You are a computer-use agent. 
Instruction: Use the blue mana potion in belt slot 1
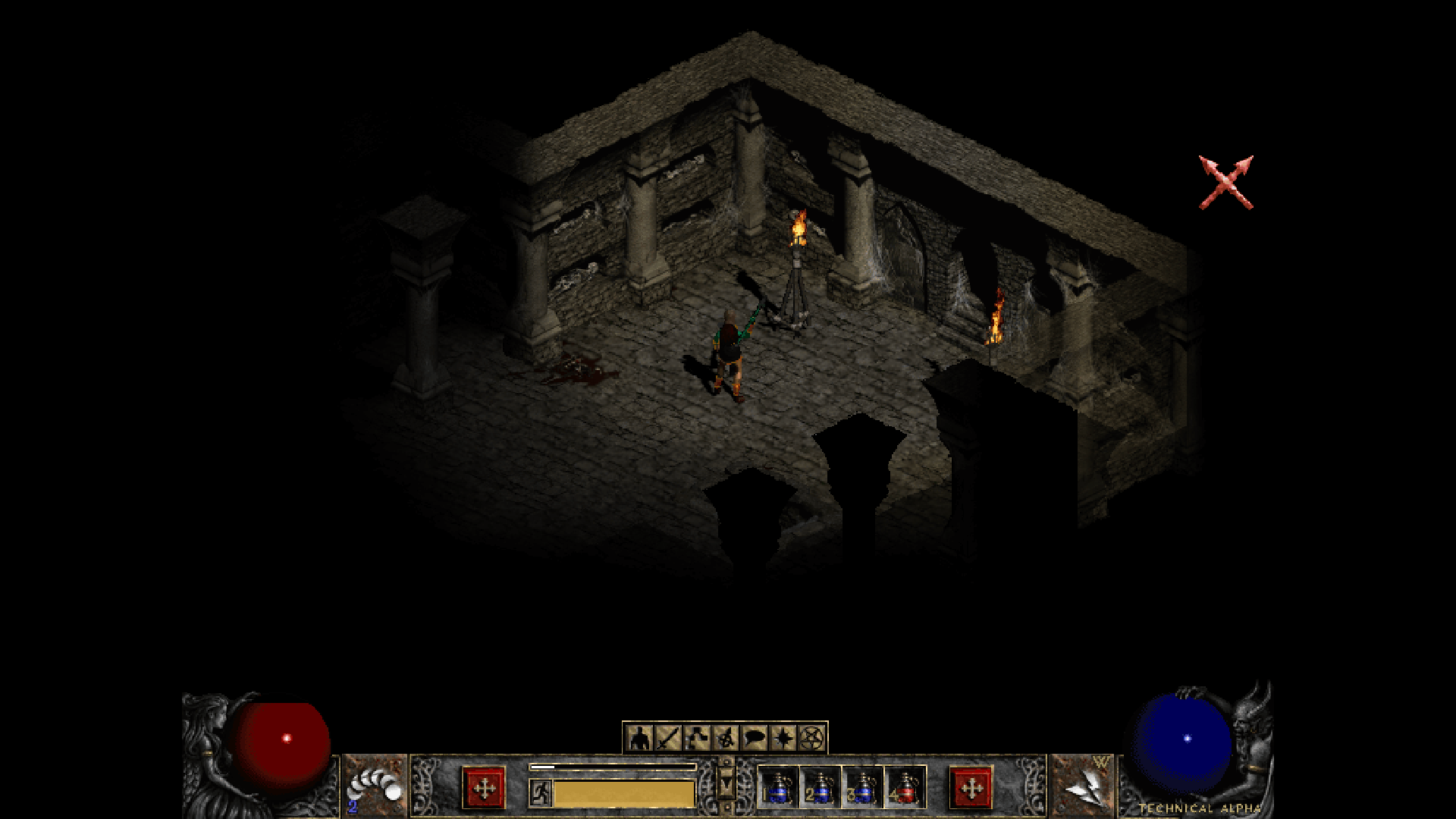click(x=778, y=787)
